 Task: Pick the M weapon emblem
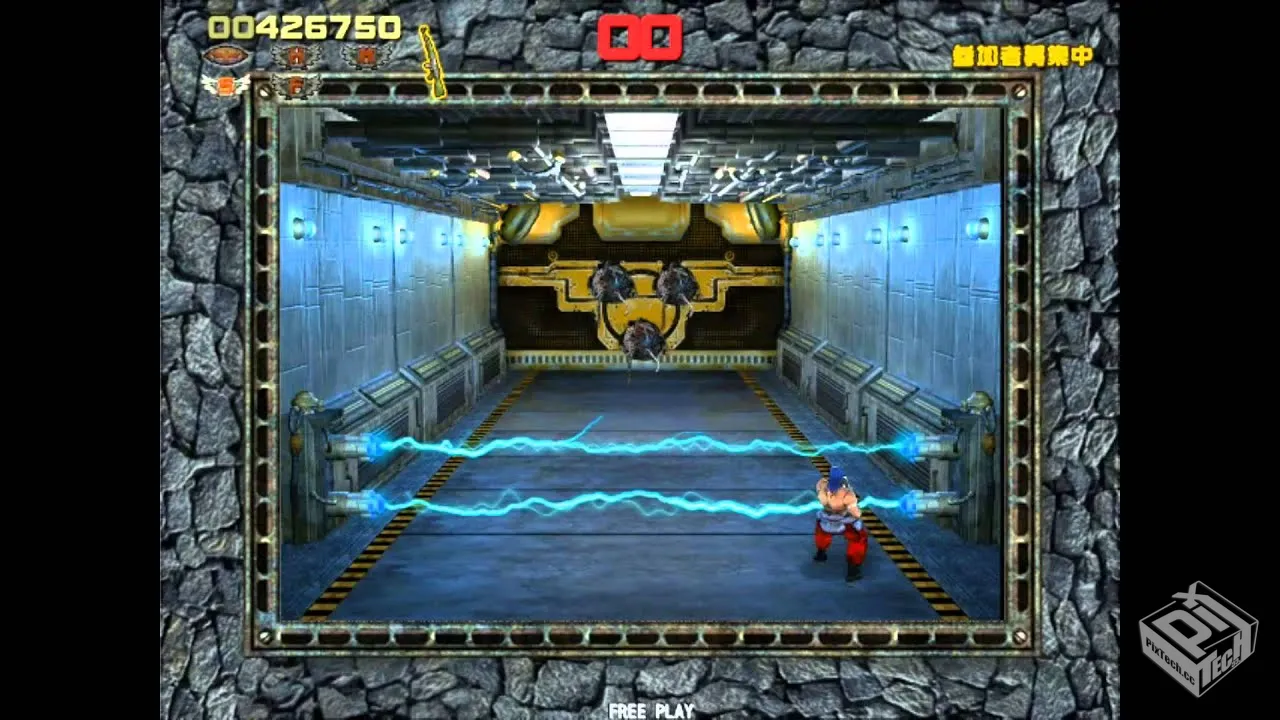click(x=366, y=56)
